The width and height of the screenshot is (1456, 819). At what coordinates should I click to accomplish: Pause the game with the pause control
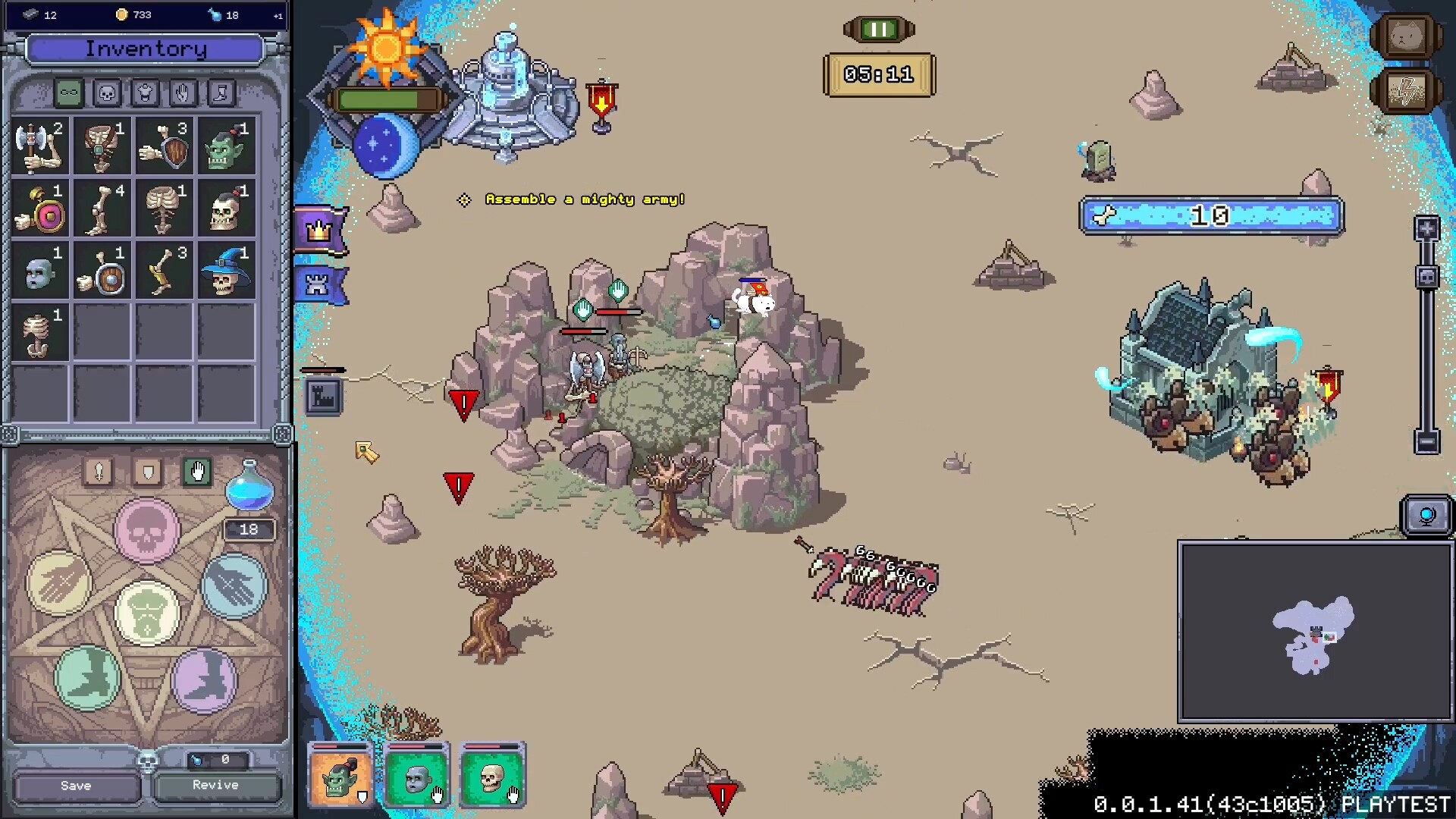(877, 30)
